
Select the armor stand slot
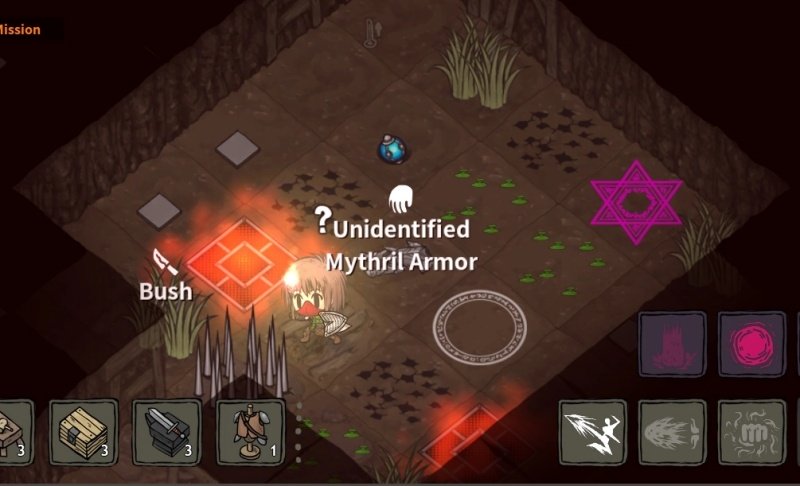point(248,432)
